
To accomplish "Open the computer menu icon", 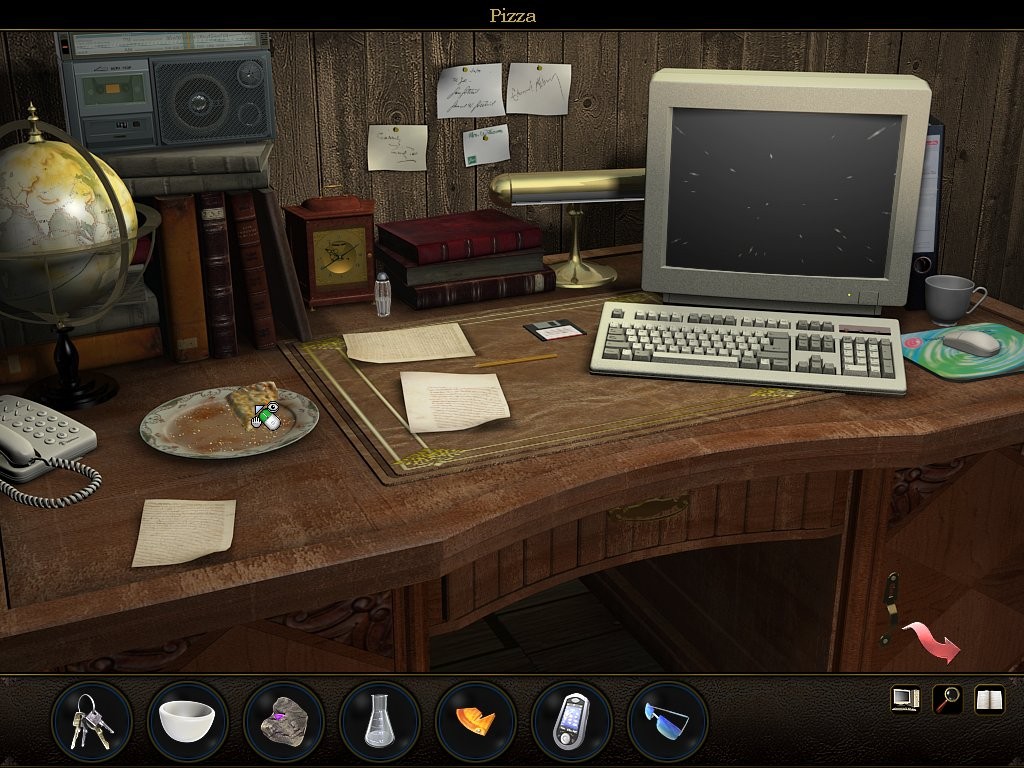I will pyautogui.click(x=905, y=699).
